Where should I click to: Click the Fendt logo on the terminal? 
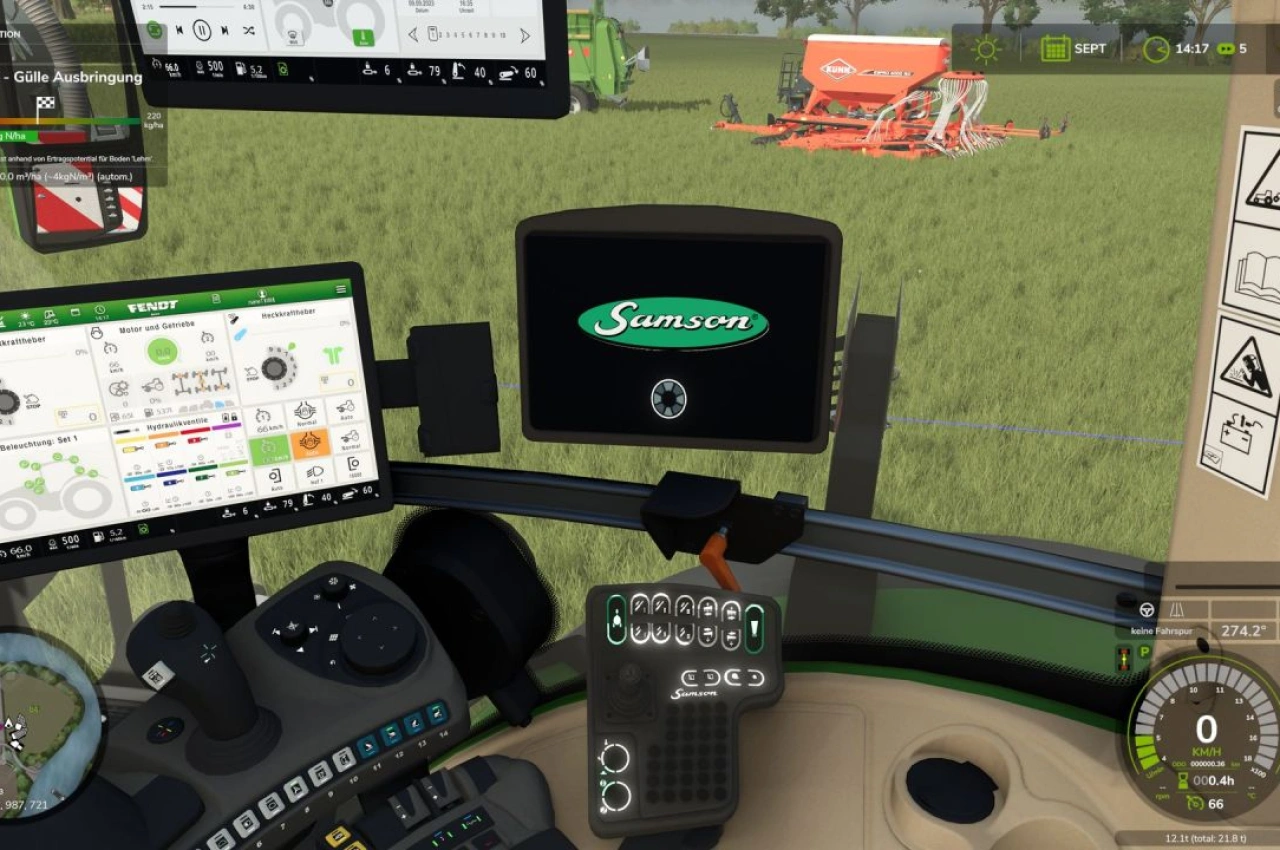tap(153, 305)
